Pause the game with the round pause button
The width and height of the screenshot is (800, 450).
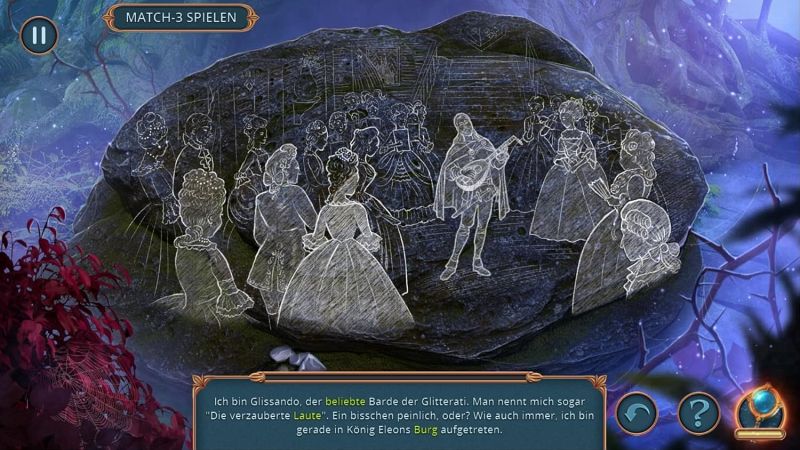tap(39, 35)
